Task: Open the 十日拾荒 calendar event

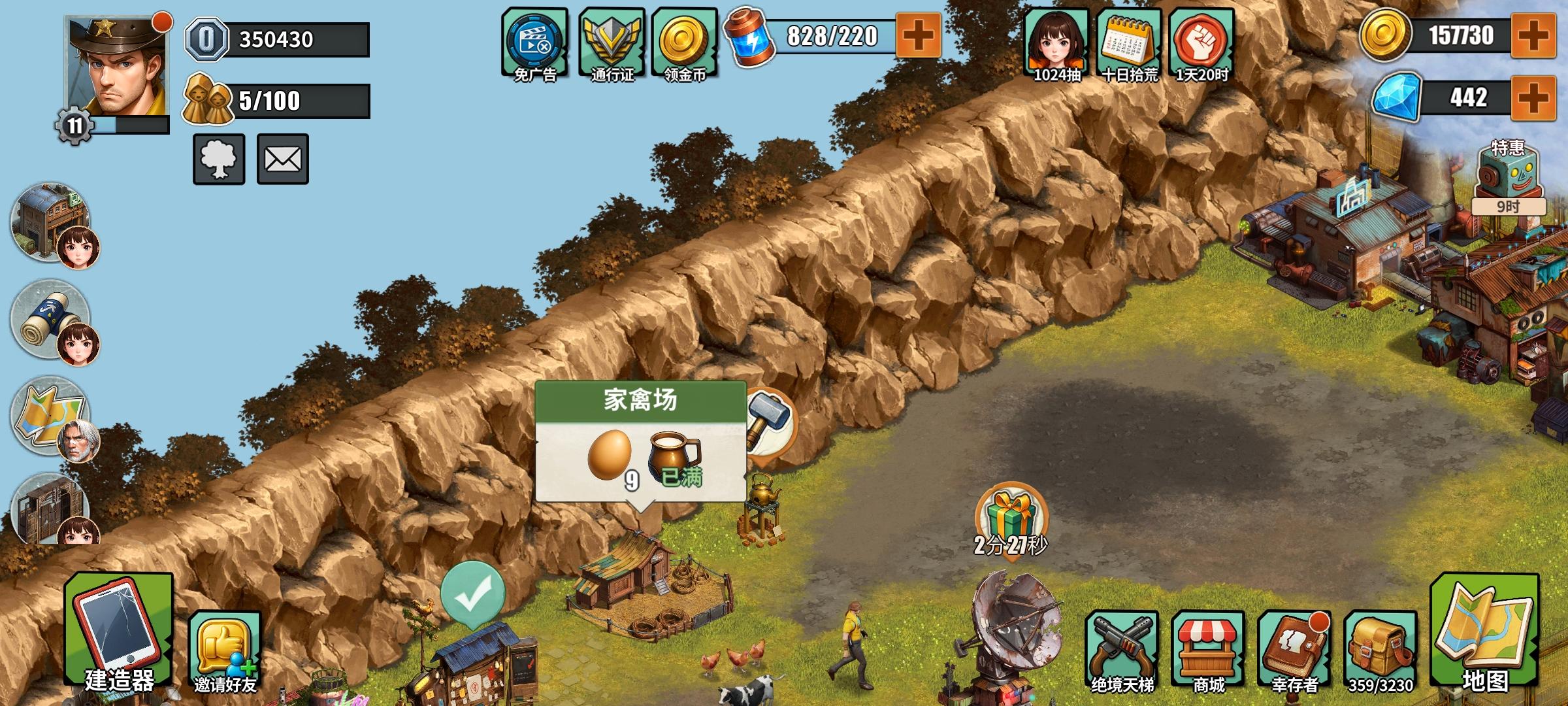Action: [1126, 41]
